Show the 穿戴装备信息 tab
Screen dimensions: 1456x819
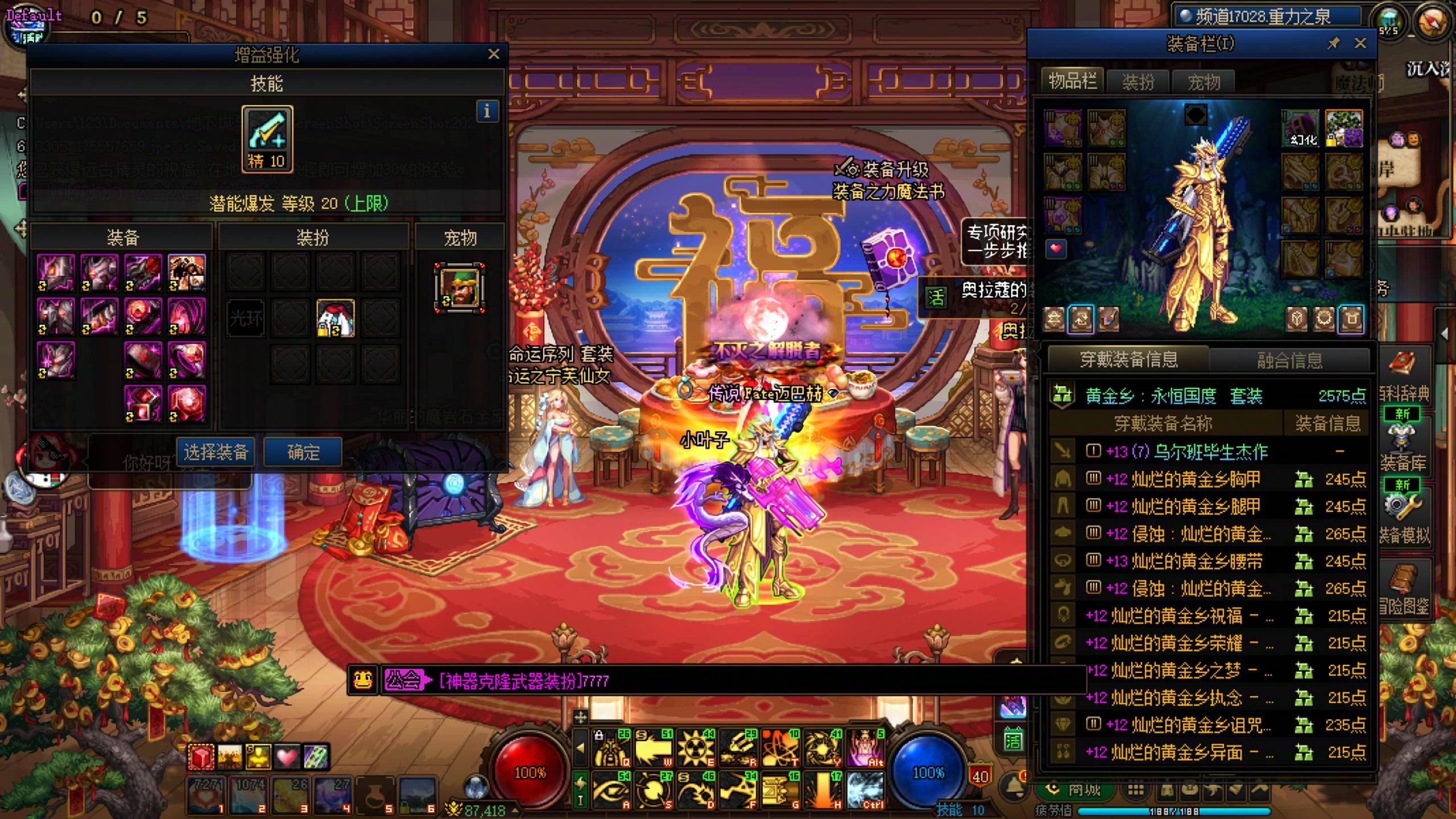point(1128,359)
